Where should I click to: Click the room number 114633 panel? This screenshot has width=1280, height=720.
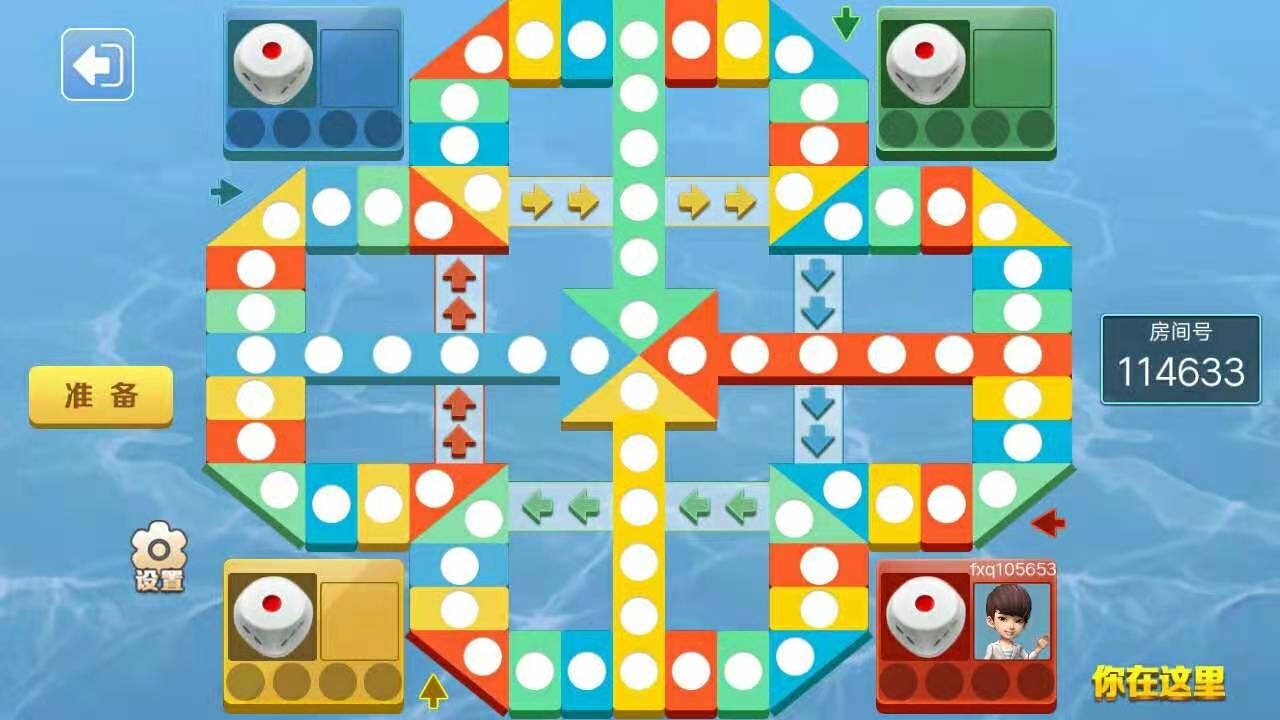[1181, 359]
